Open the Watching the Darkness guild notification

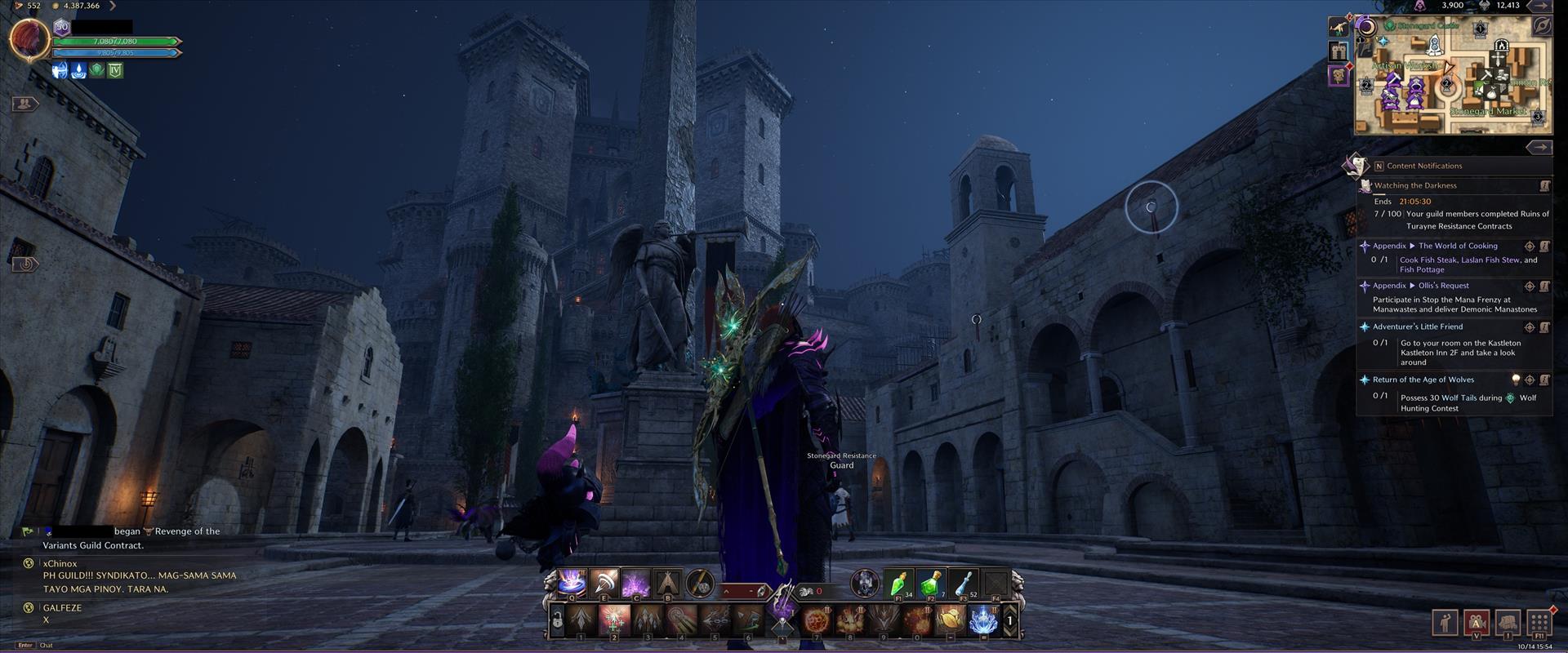1415,186
